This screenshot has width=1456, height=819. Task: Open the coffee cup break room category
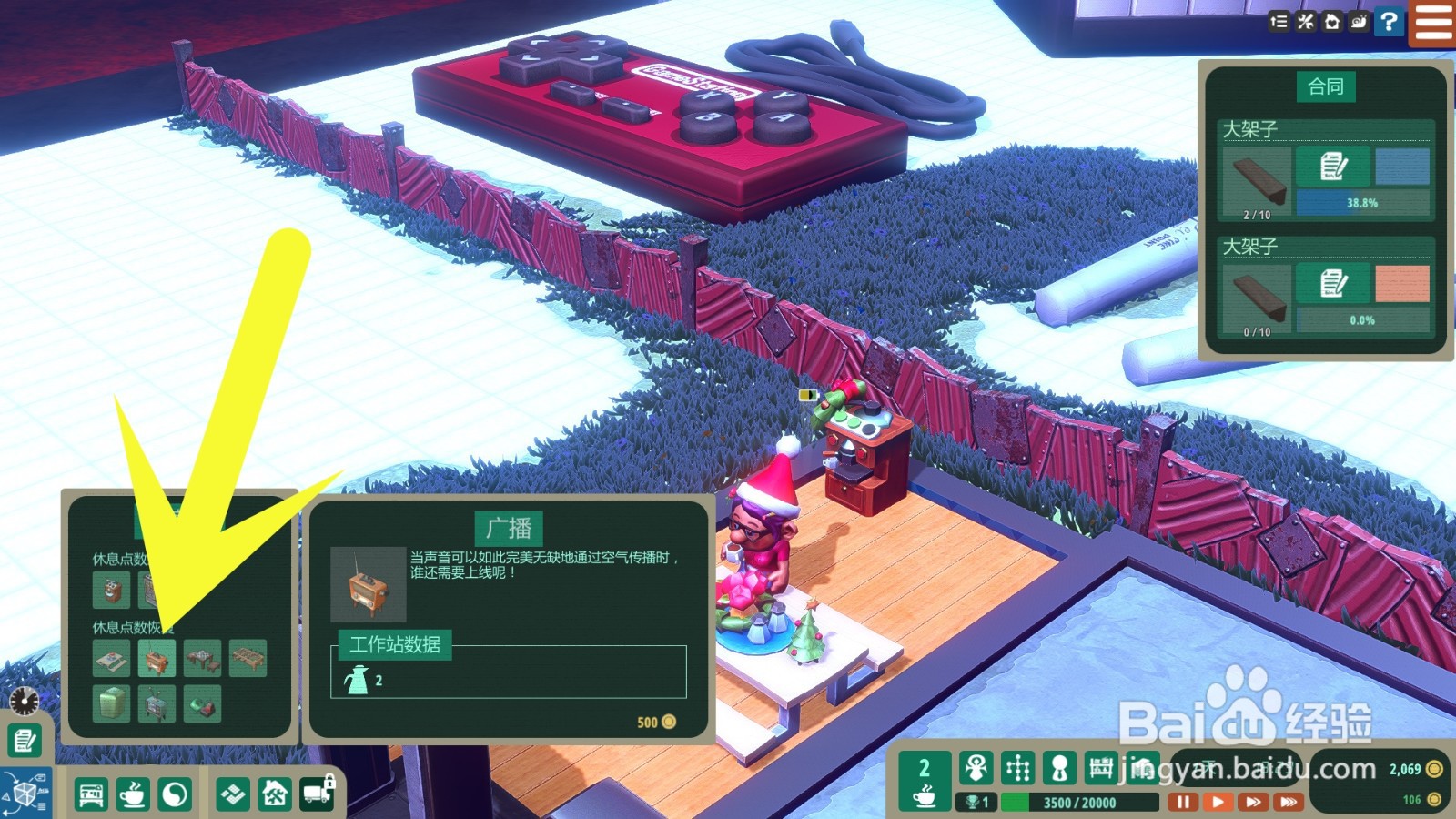[x=133, y=794]
